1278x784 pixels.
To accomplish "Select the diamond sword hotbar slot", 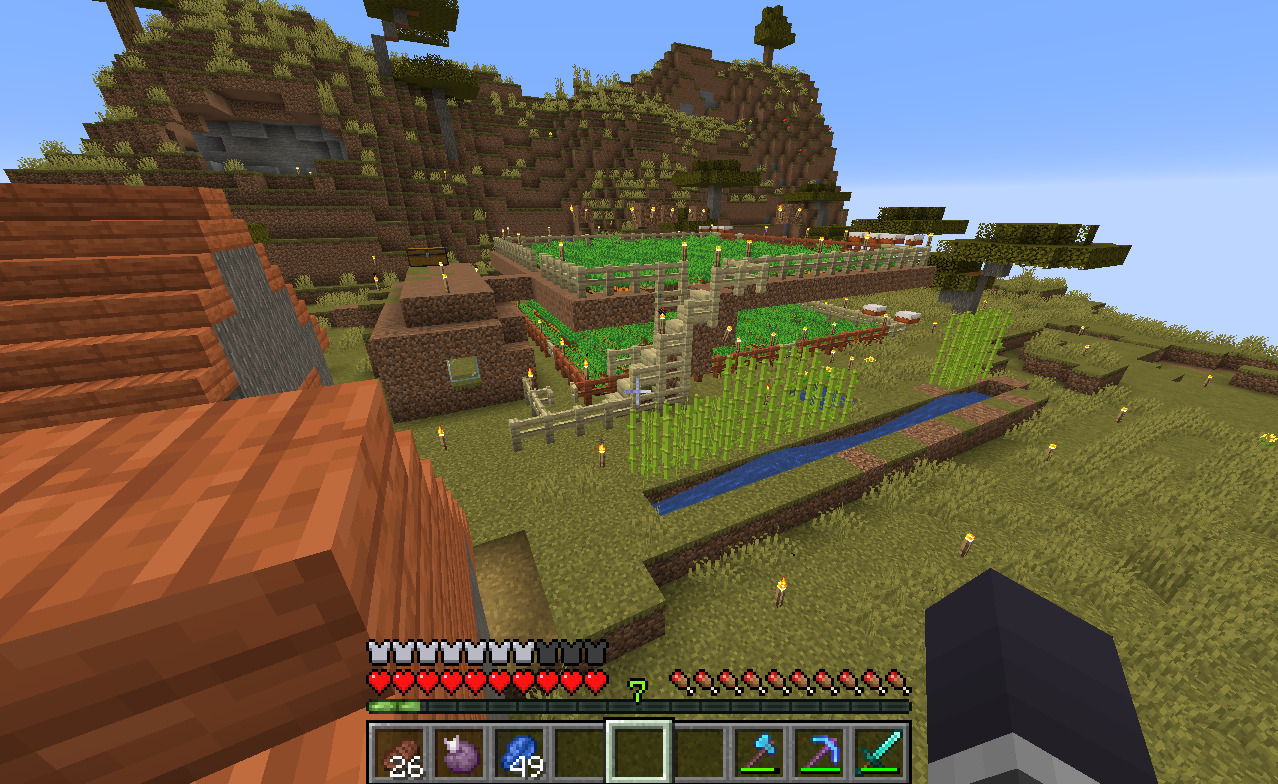I will pyautogui.click(x=879, y=752).
